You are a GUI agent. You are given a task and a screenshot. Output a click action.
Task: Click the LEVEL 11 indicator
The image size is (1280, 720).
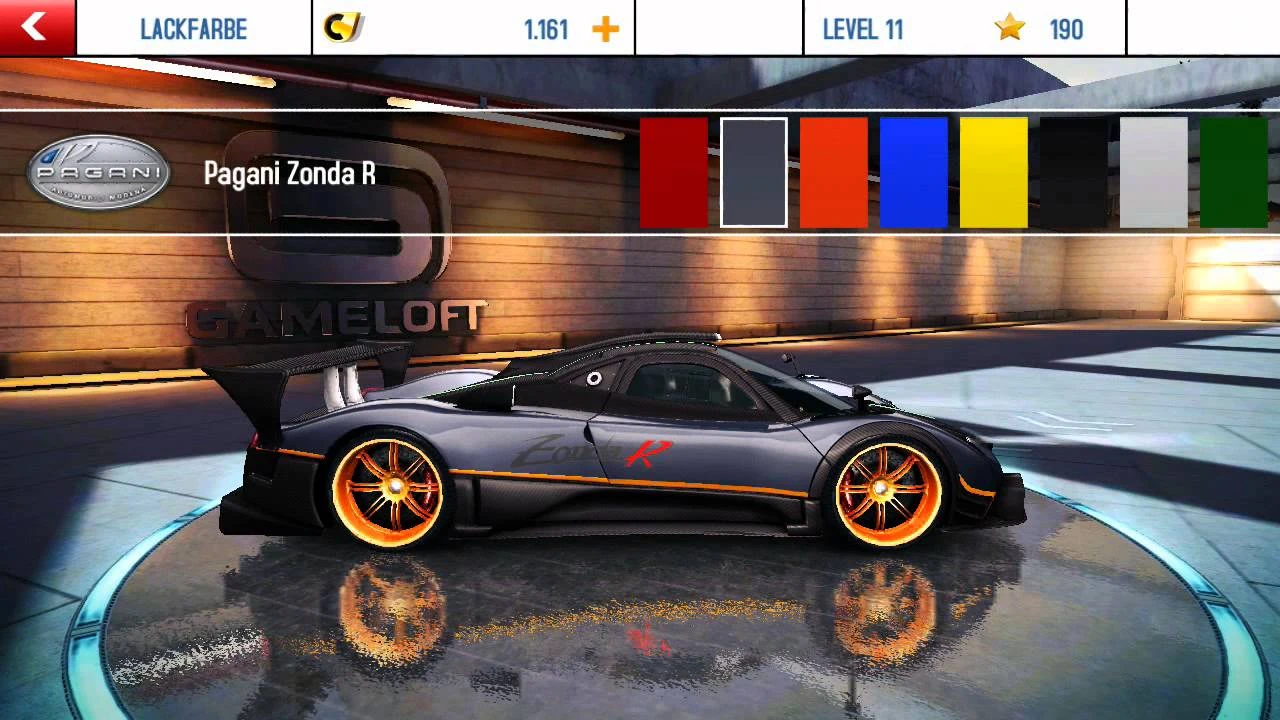click(864, 29)
